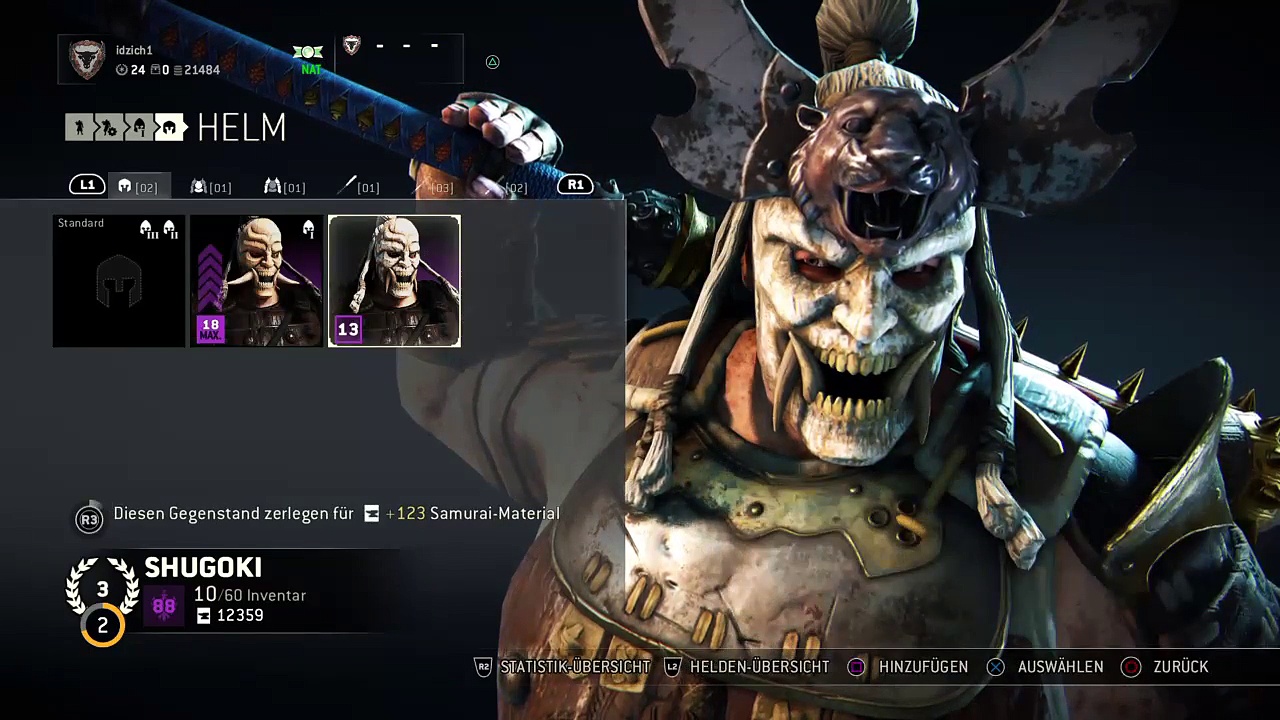Choose the level 18 MAX helm
The height and width of the screenshot is (720, 1280).
(x=256, y=281)
